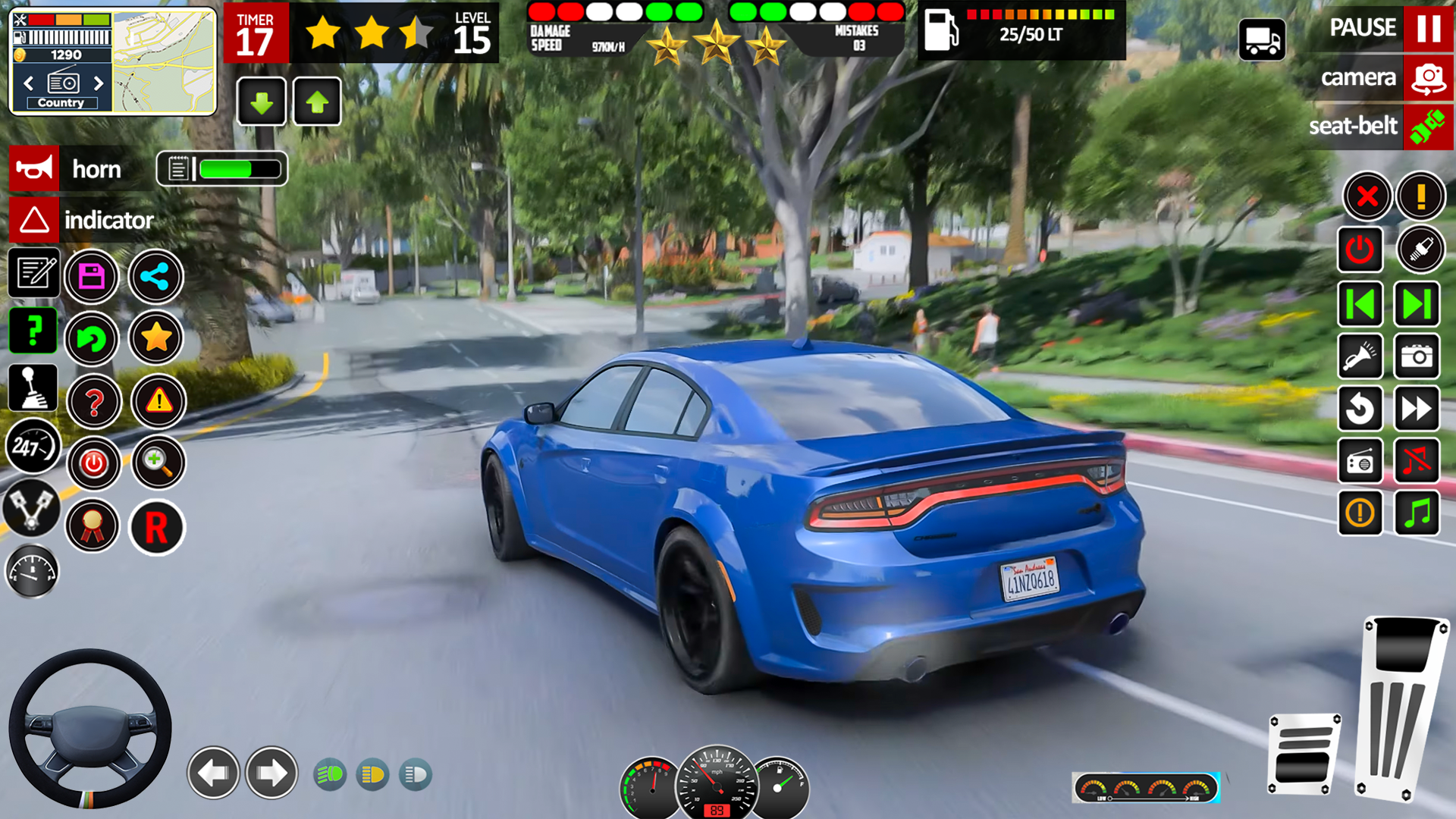Honk using the horn button

pos(34,168)
